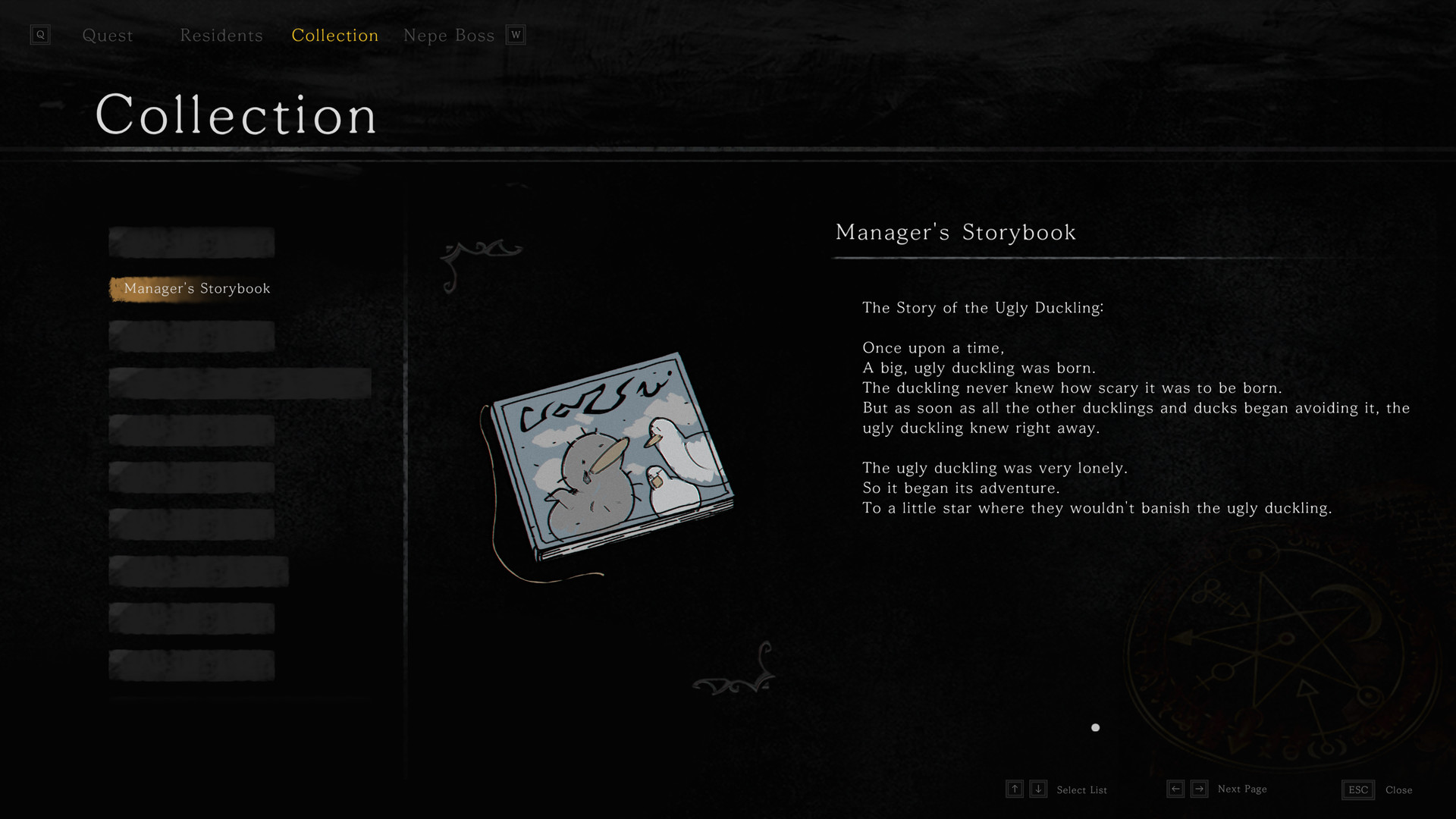Click the right arrow key icon for Next Page

(1200, 789)
